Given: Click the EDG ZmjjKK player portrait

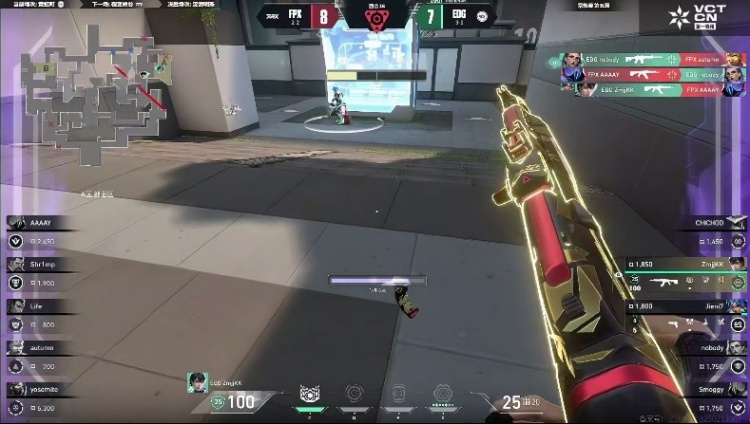Looking at the screenshot, I should [196, 382].
